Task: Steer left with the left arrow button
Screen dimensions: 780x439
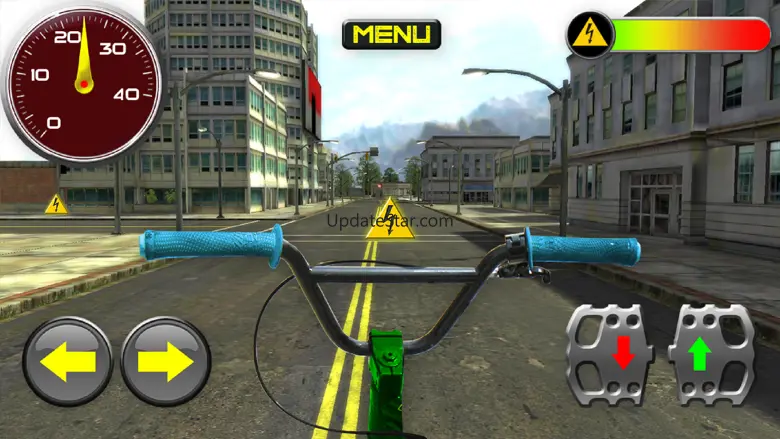Action: (x=68, y=361)
